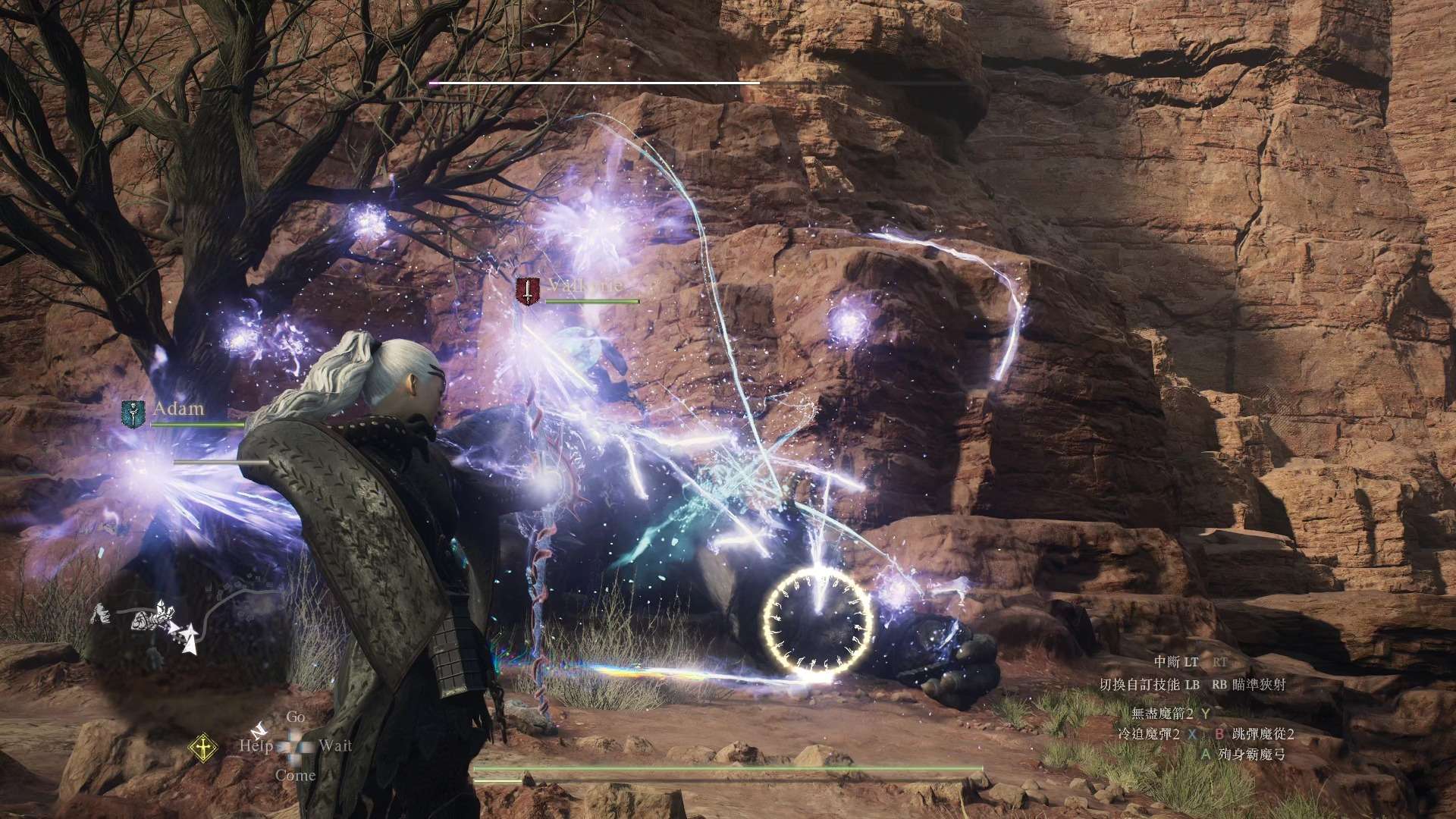The image size is (1456, 819).
Task: Click Adam's green vocation shield icon
Action: 133,414
